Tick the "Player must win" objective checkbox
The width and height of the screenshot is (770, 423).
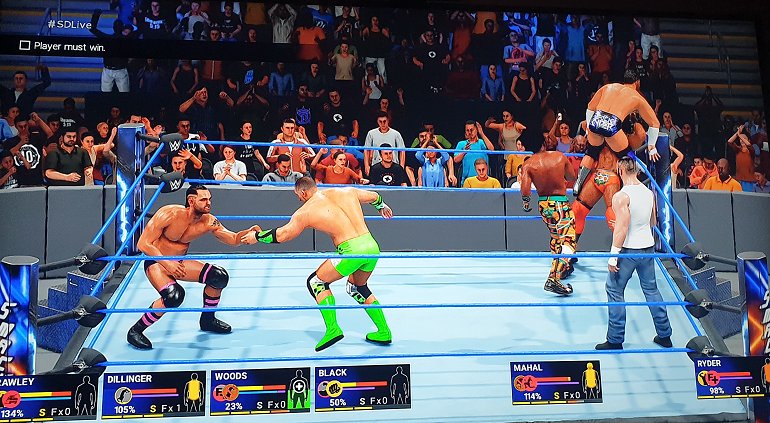coord(24,45)
